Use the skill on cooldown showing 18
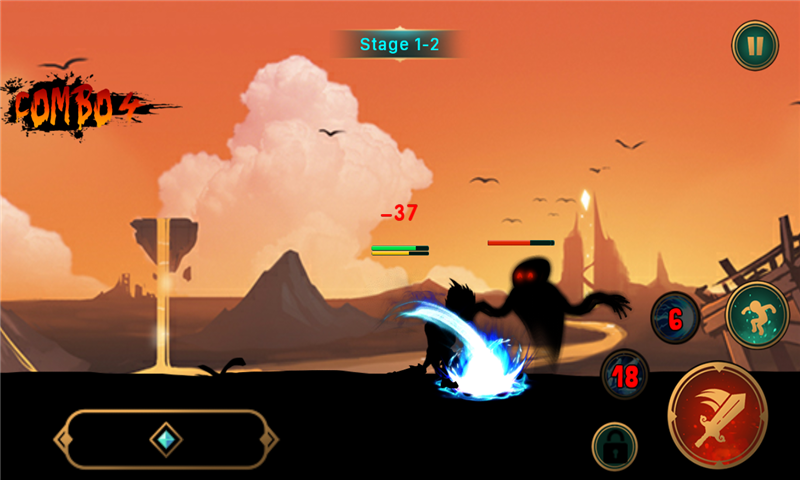The image size is (800, 480). [x=625, y=376]
